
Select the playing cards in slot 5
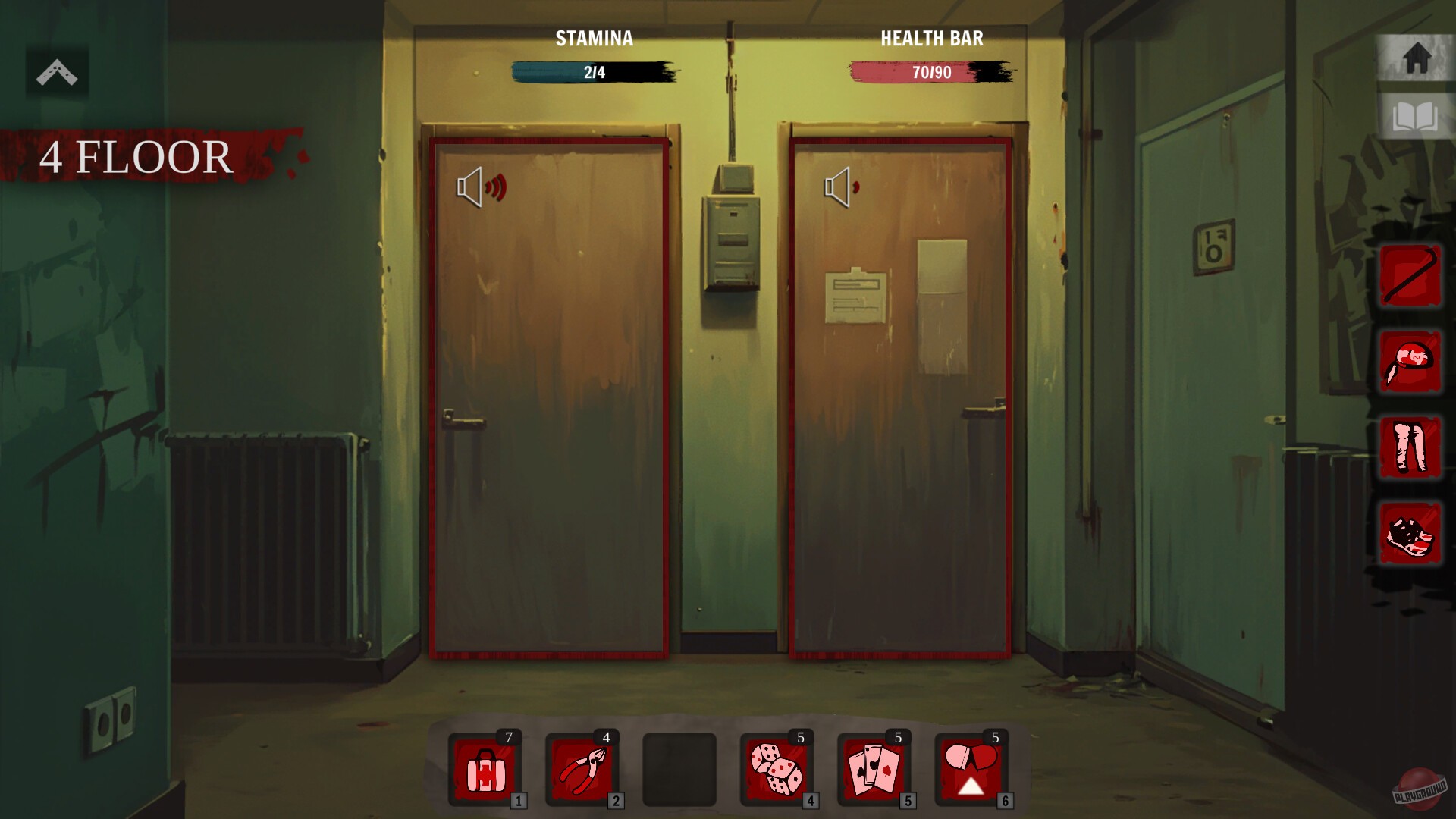pyautogui.click(x=874, y=770)
